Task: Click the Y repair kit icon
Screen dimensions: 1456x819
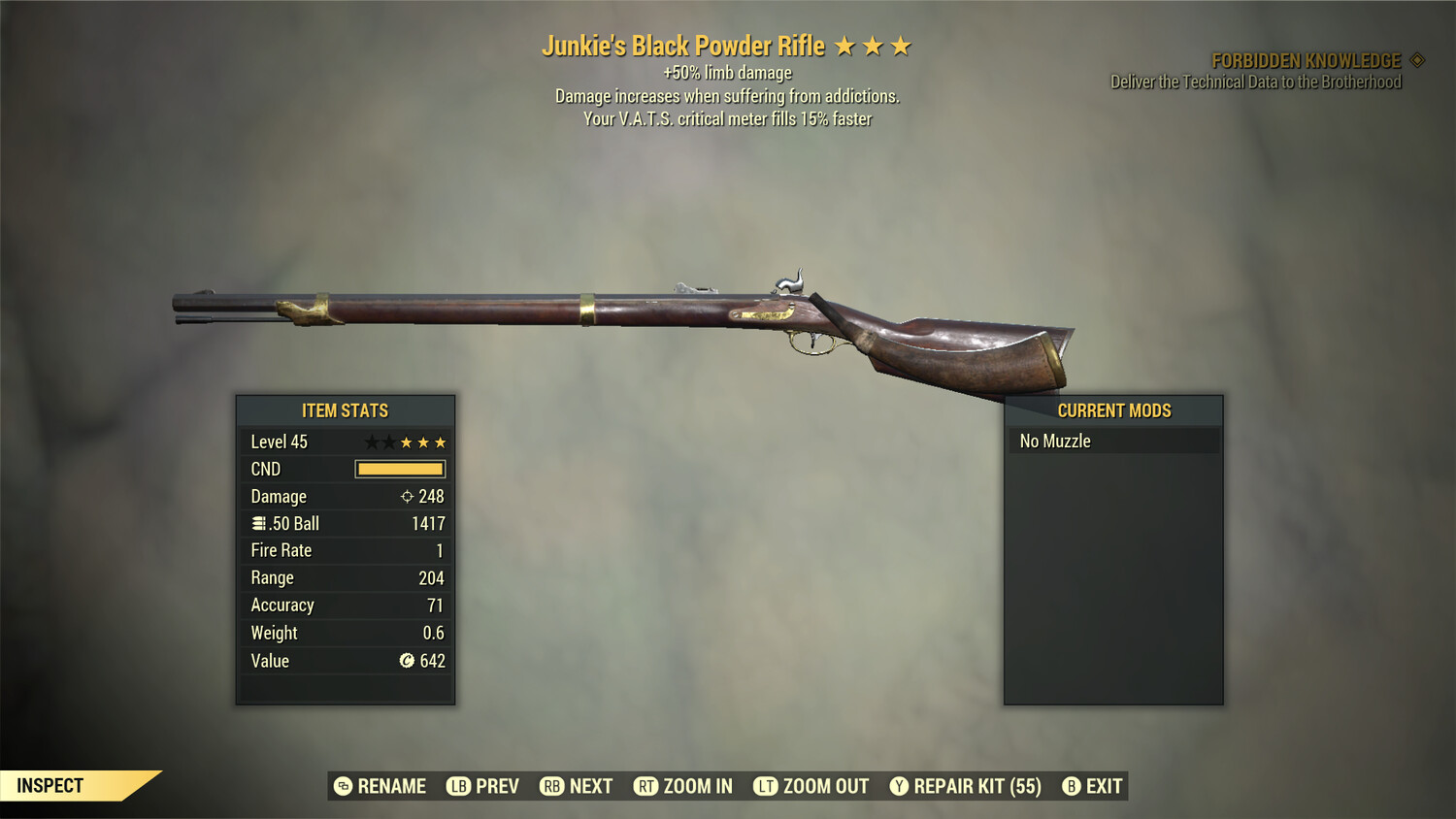Action: [899, 786]
